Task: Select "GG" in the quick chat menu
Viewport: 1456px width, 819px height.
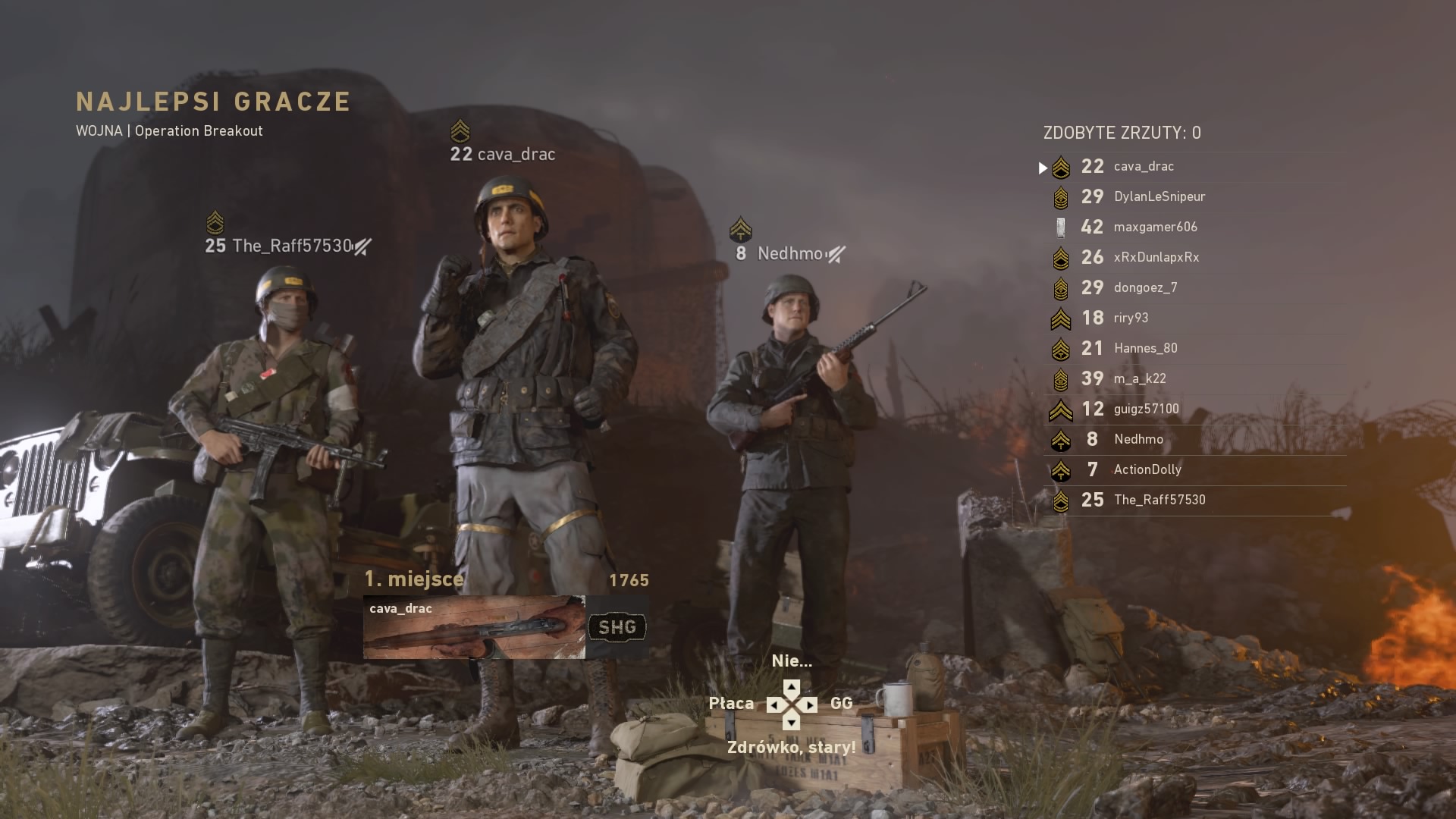Action: tap(840, 704)
